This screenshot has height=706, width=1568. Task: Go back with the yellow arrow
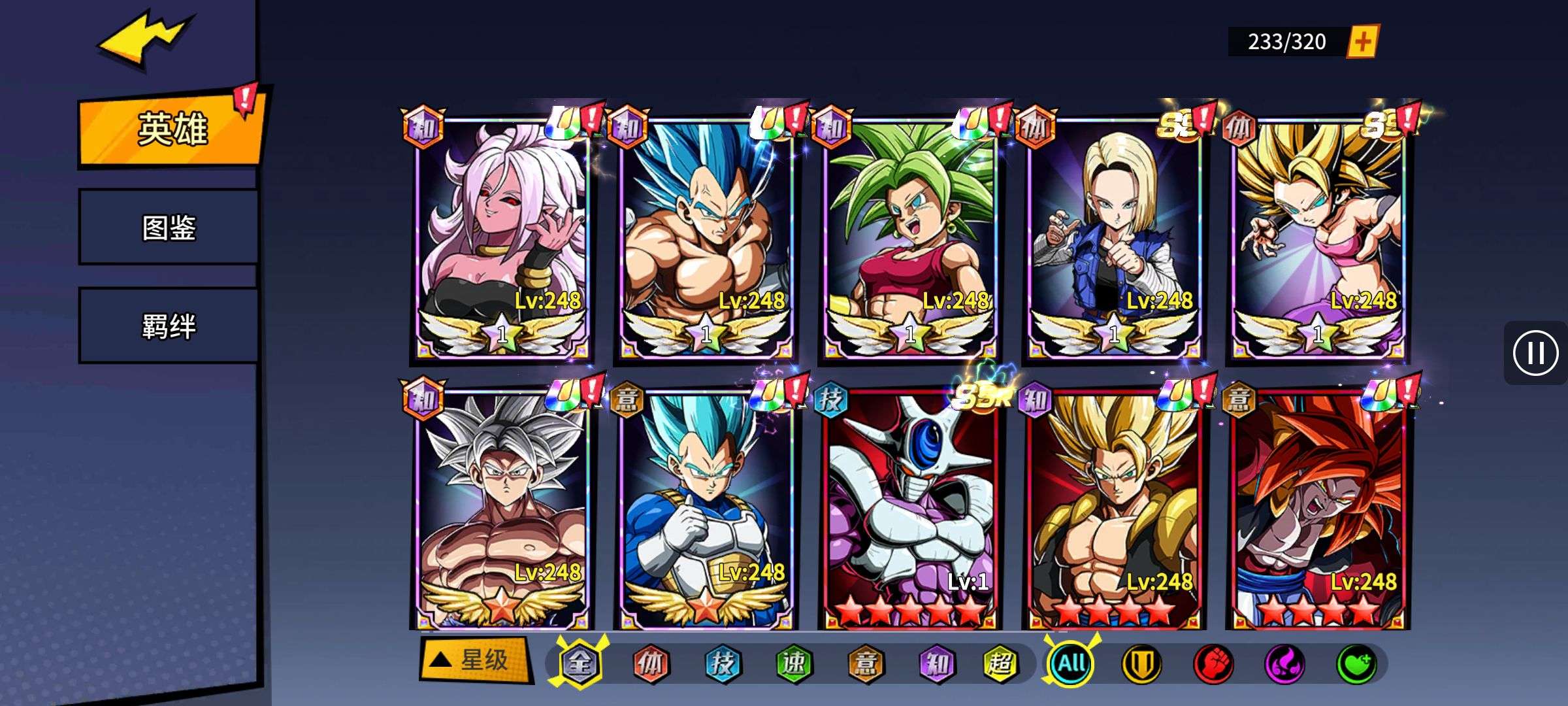[145, 41]
